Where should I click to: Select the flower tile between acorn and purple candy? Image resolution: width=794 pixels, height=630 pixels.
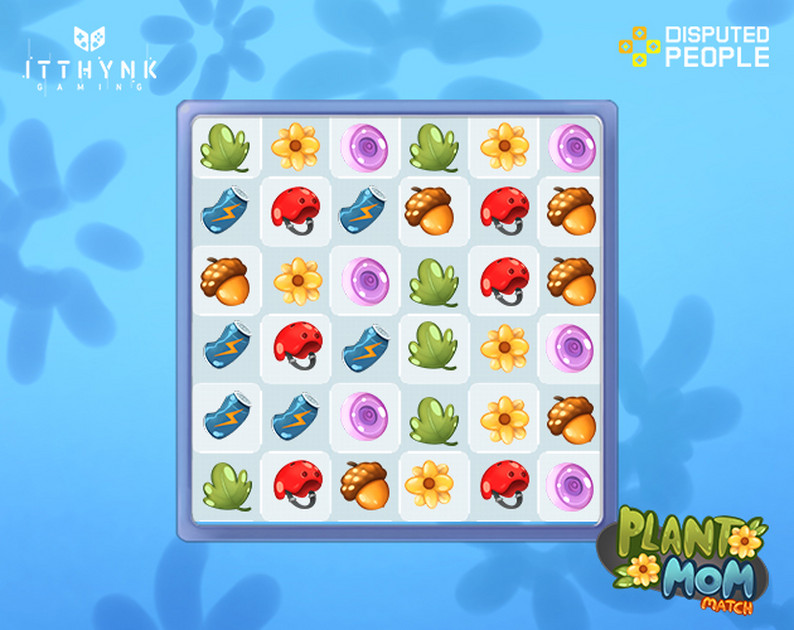tap(296, 280)
